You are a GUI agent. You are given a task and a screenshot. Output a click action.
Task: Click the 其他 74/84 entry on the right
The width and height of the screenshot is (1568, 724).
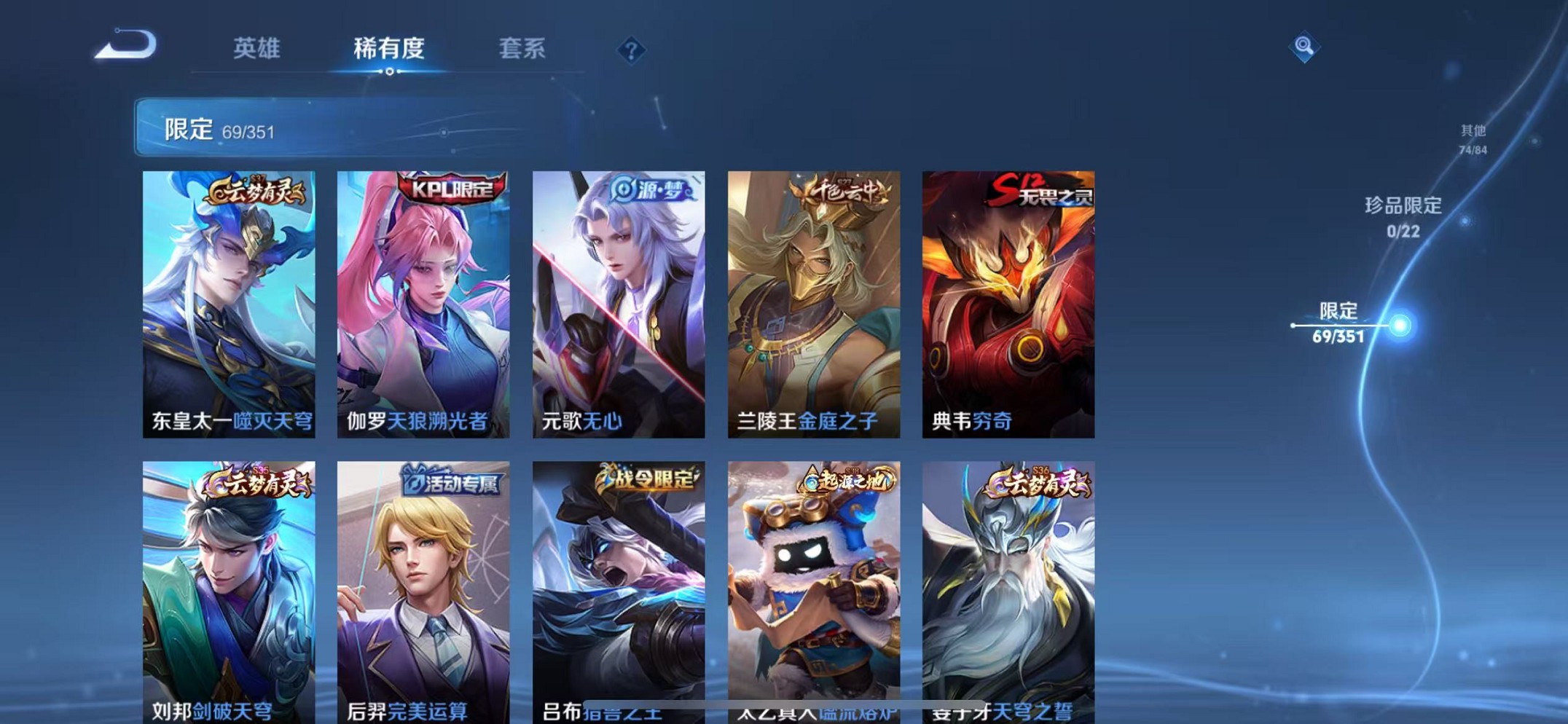(x=1474, y=138)
